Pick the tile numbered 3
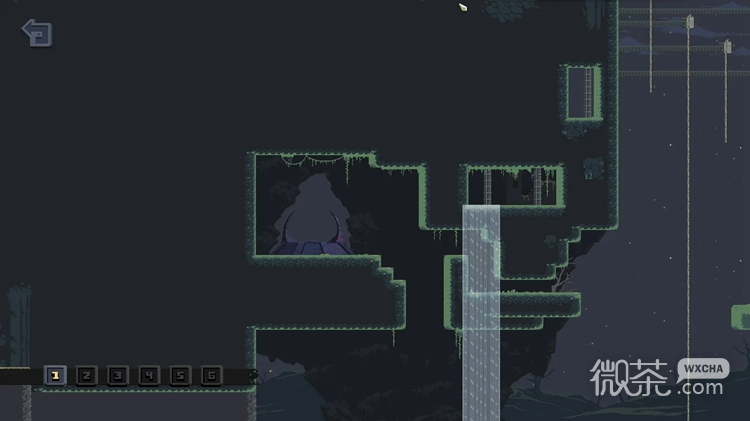Viewport: 750px width, 421px height. [117, 376]
